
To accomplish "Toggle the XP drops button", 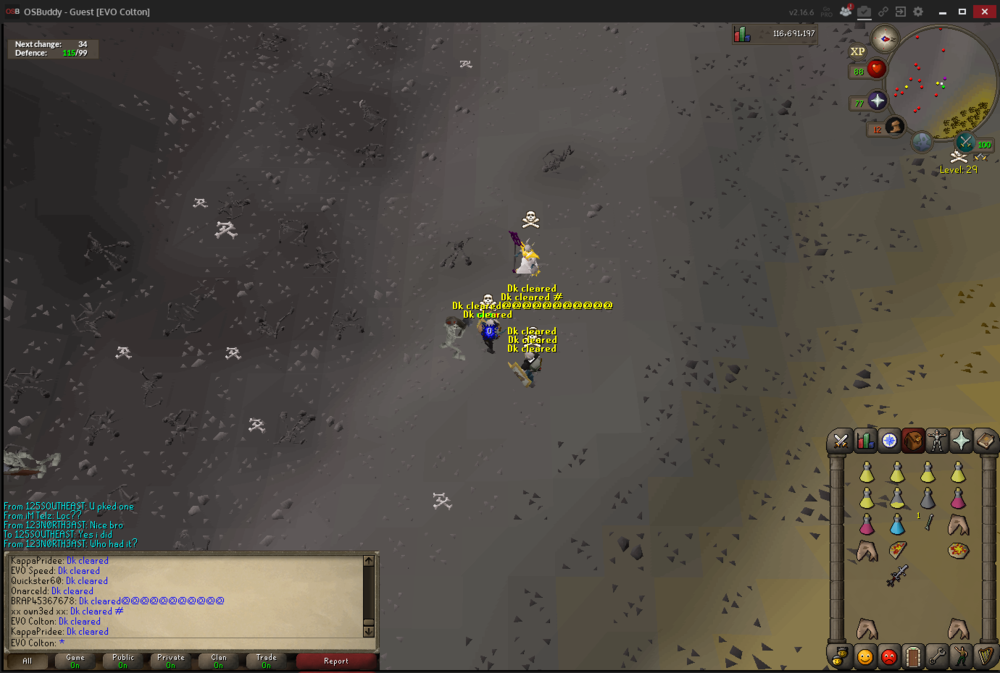I will click(857, 52).
